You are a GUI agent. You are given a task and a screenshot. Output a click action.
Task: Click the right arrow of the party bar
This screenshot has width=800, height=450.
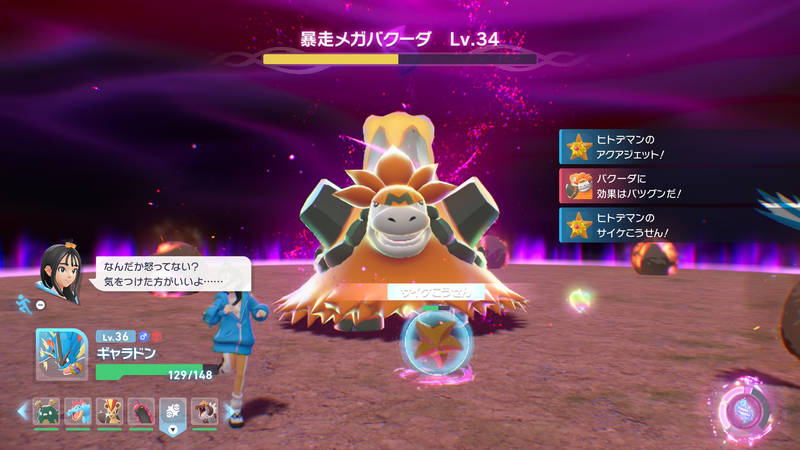(x=231, y=411)
